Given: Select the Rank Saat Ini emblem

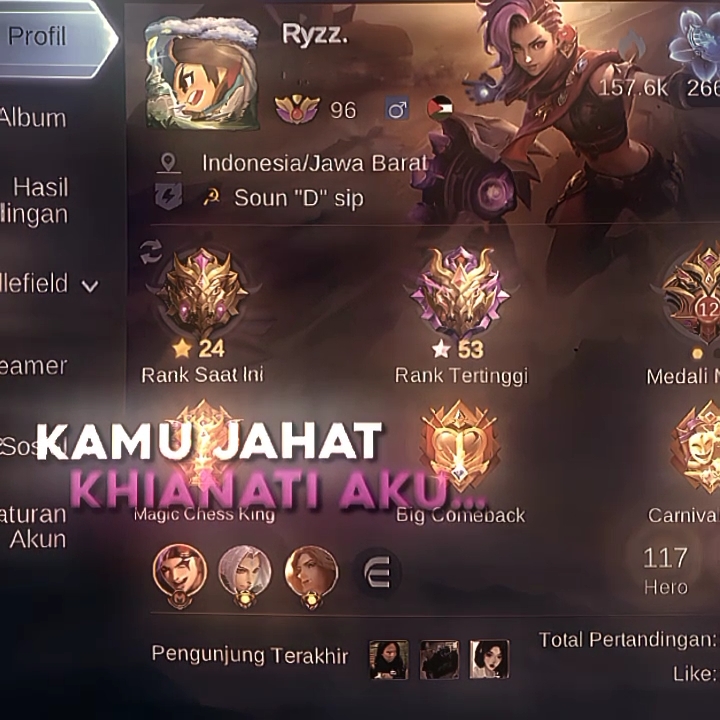Looking at the screenshot, I should click(202, 293).
